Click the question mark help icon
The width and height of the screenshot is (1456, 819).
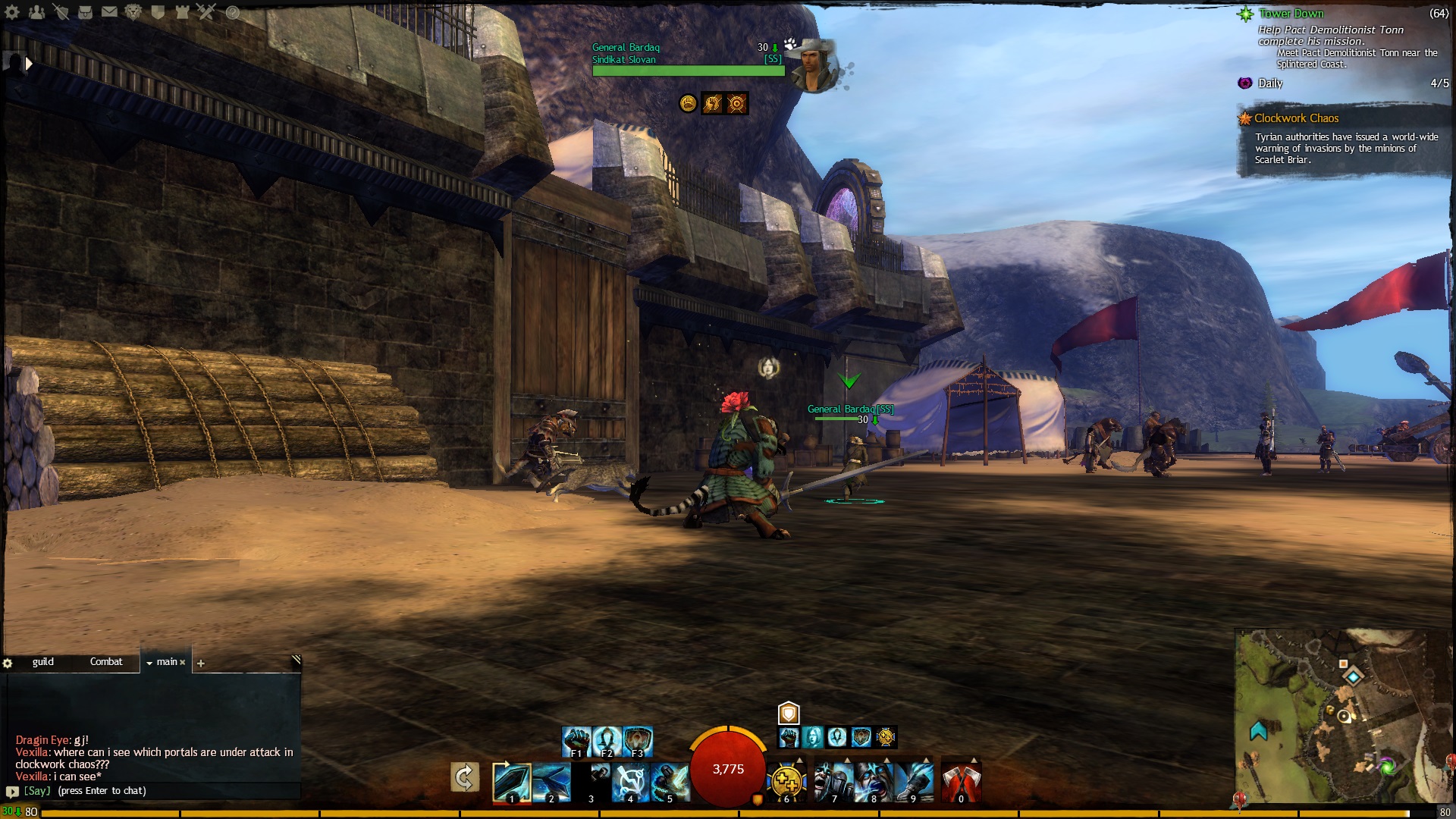pos(233,12)
